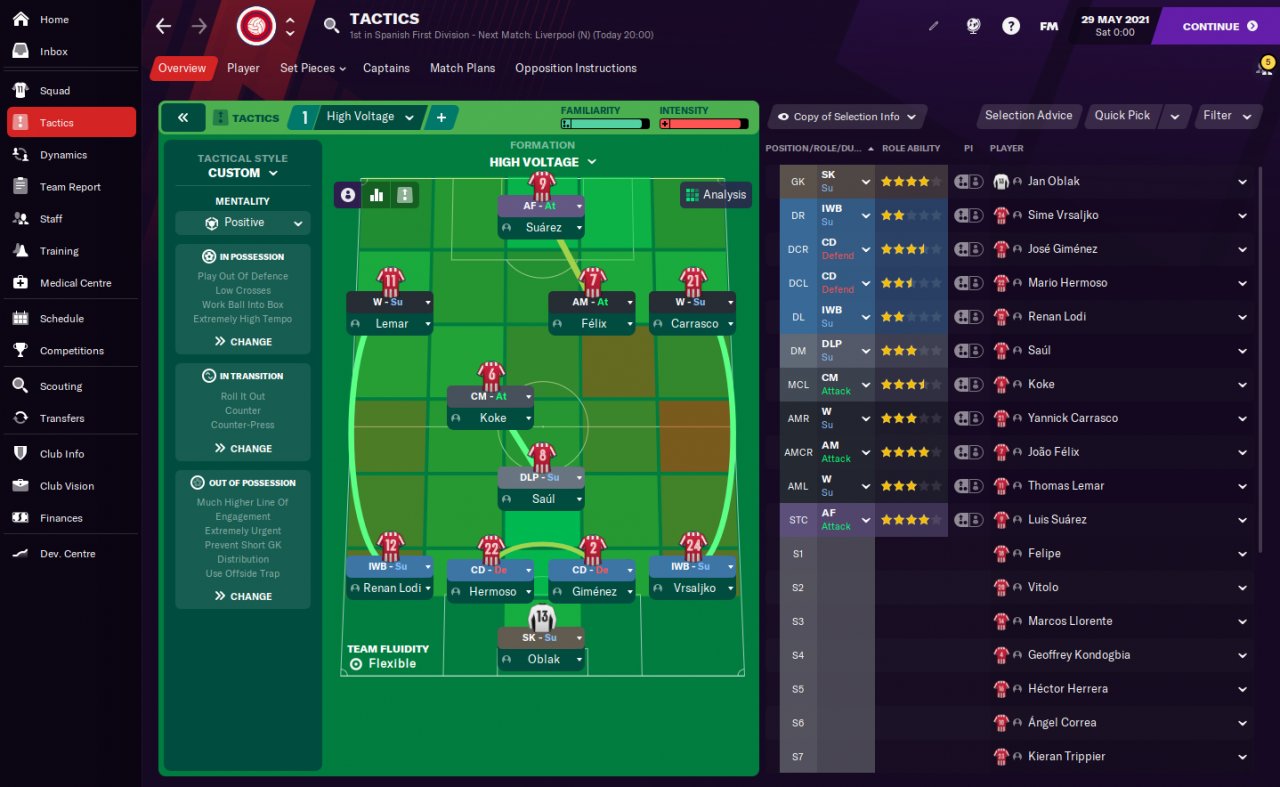This screenshot has height=787, width=1280.
Task: Switch to the Set Pieces tab
Action: click(x=312, y=68)
